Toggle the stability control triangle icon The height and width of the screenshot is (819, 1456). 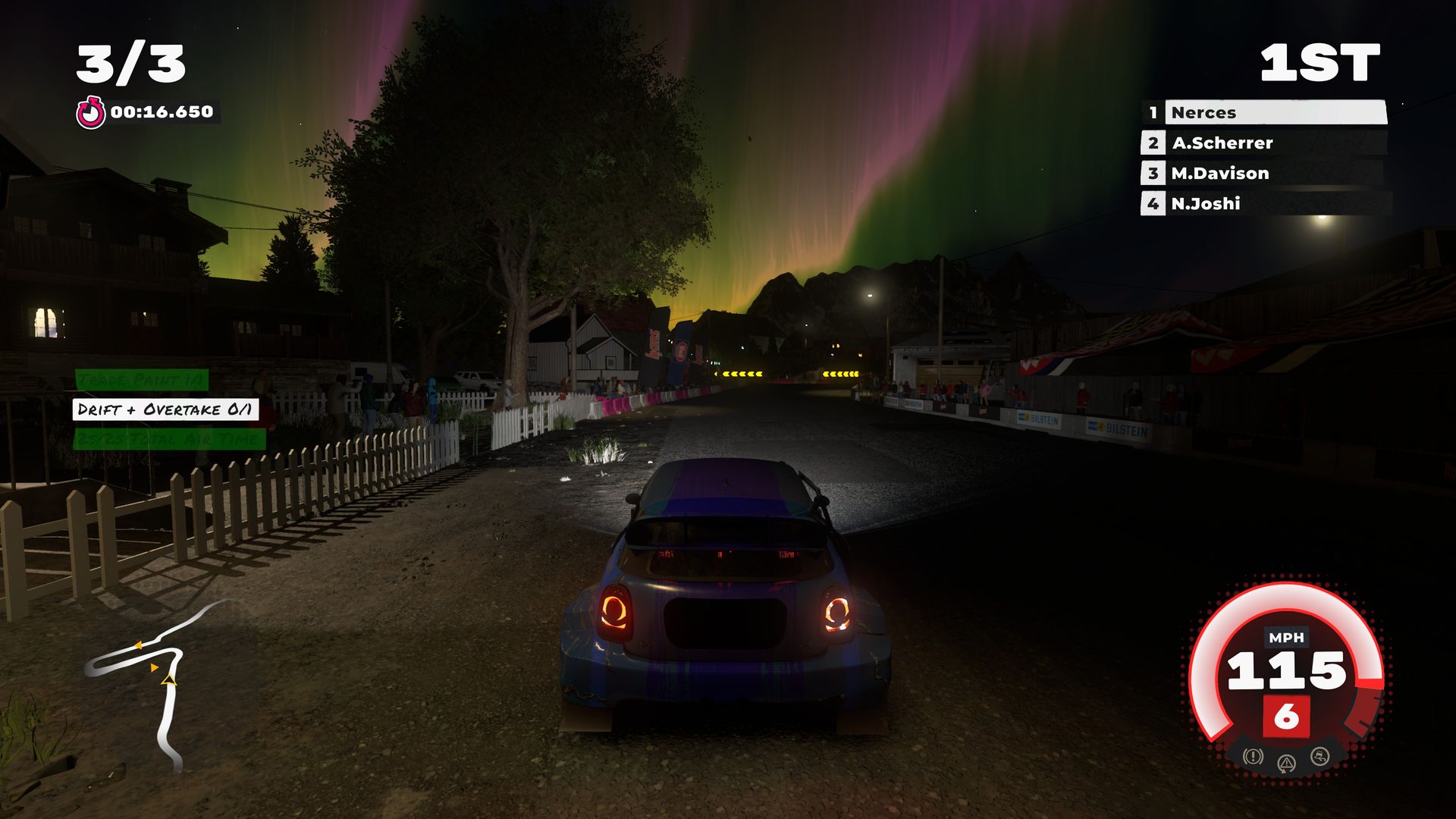[1286, 763]
